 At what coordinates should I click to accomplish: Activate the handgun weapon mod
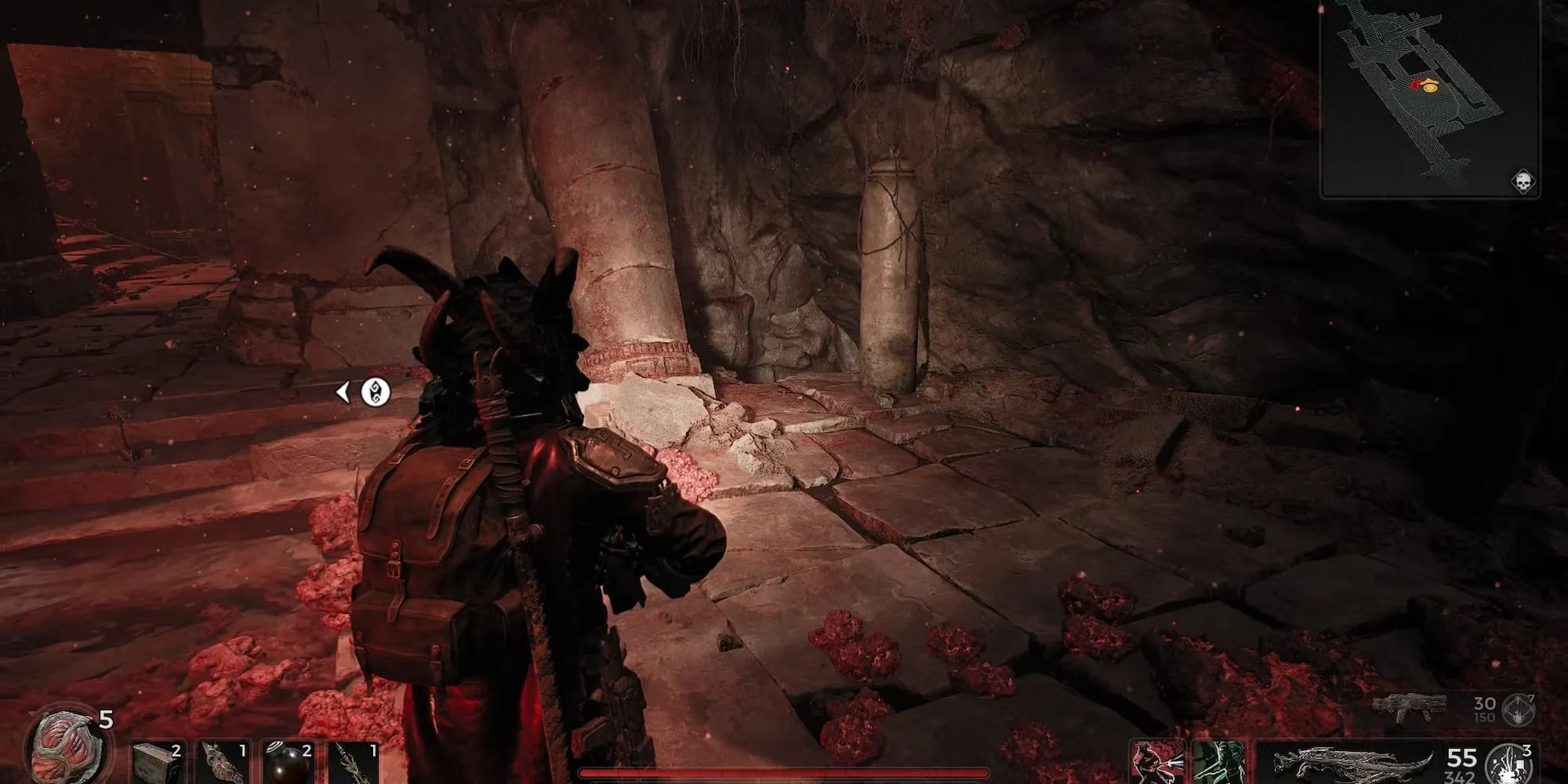click(1519, 709)
